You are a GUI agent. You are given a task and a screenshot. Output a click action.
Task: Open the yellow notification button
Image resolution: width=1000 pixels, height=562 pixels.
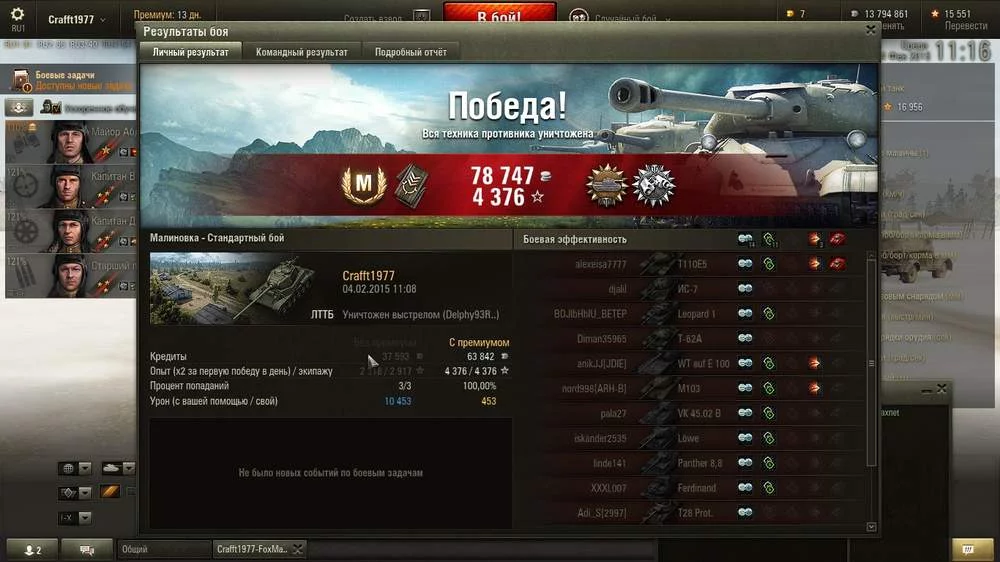pyautogui.click(x=965, y=549)
